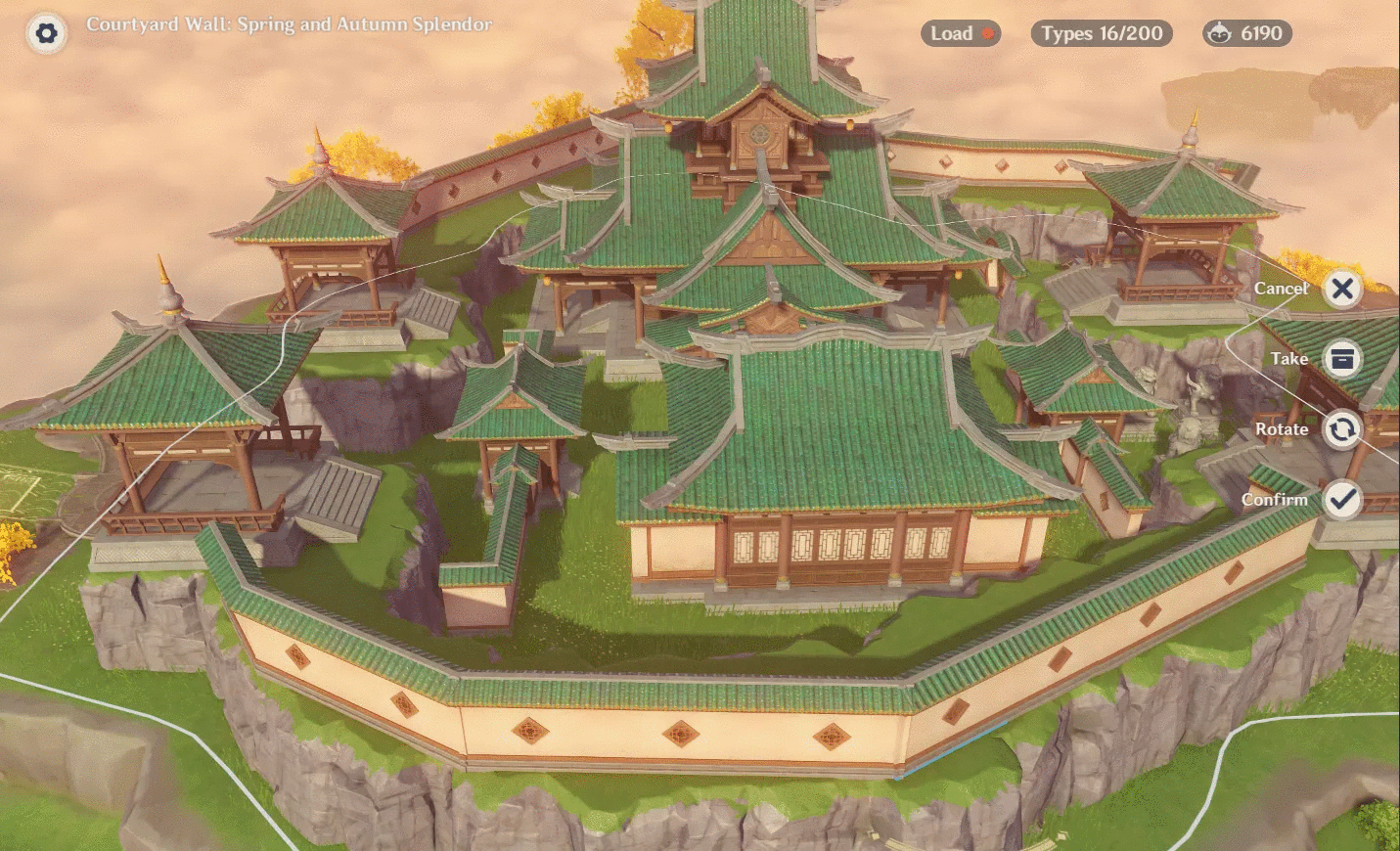Click the Take storage box icon

[1342, 359]
